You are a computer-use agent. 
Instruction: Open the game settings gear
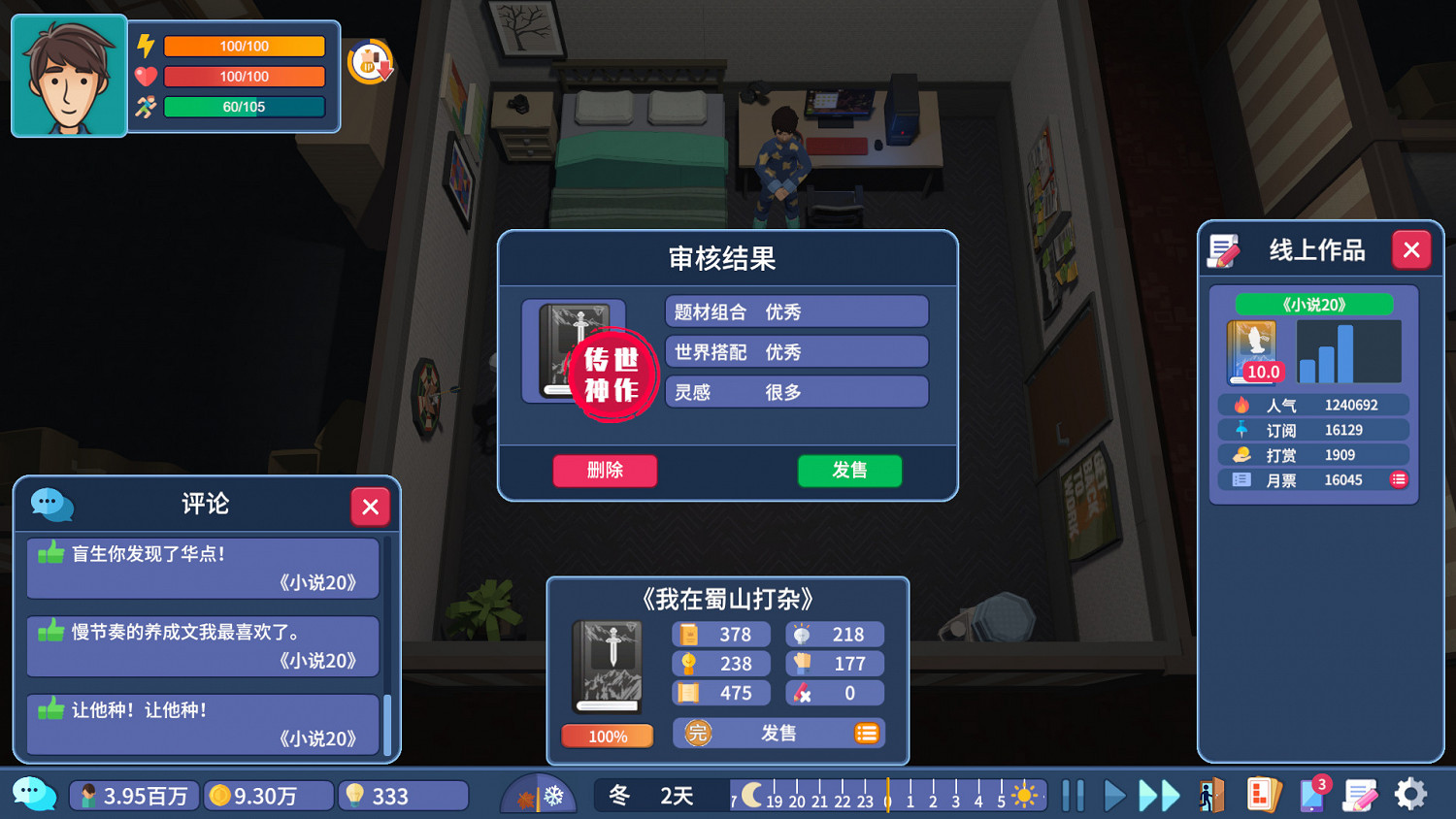[x=1409, y=794]
